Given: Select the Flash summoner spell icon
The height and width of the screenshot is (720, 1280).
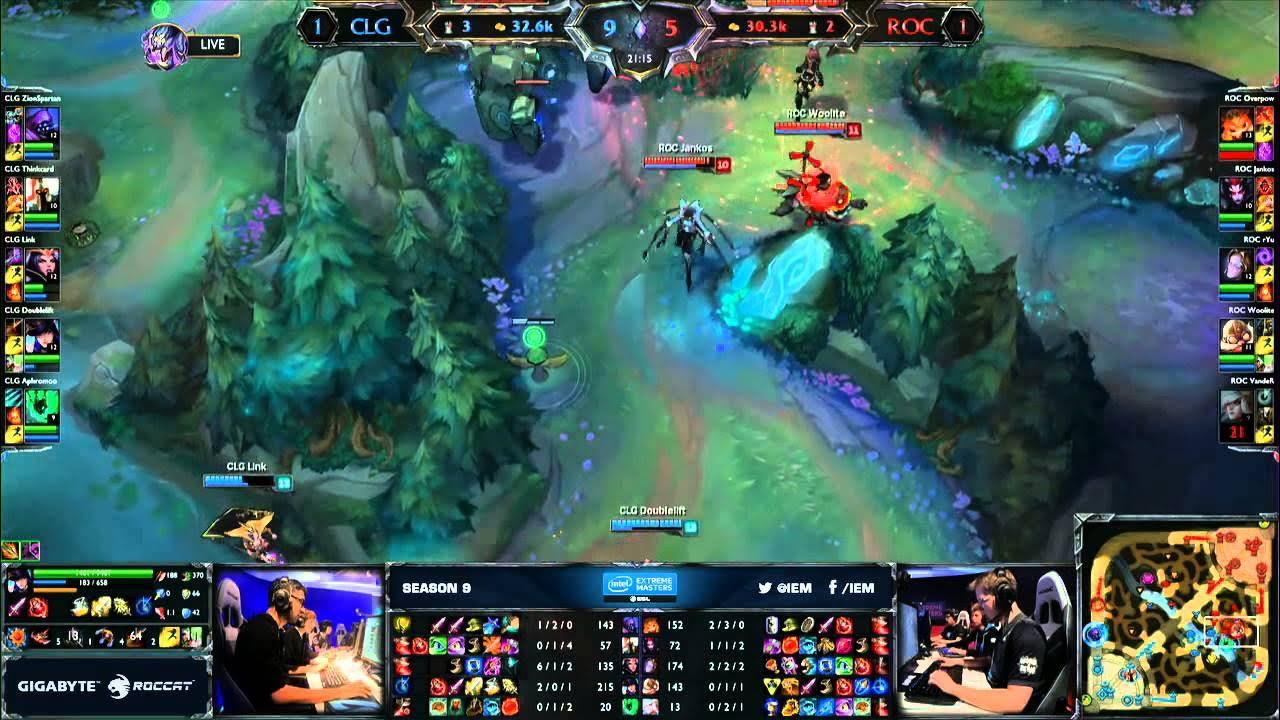Looking at the screenshot, I should (x=169, y=637).
